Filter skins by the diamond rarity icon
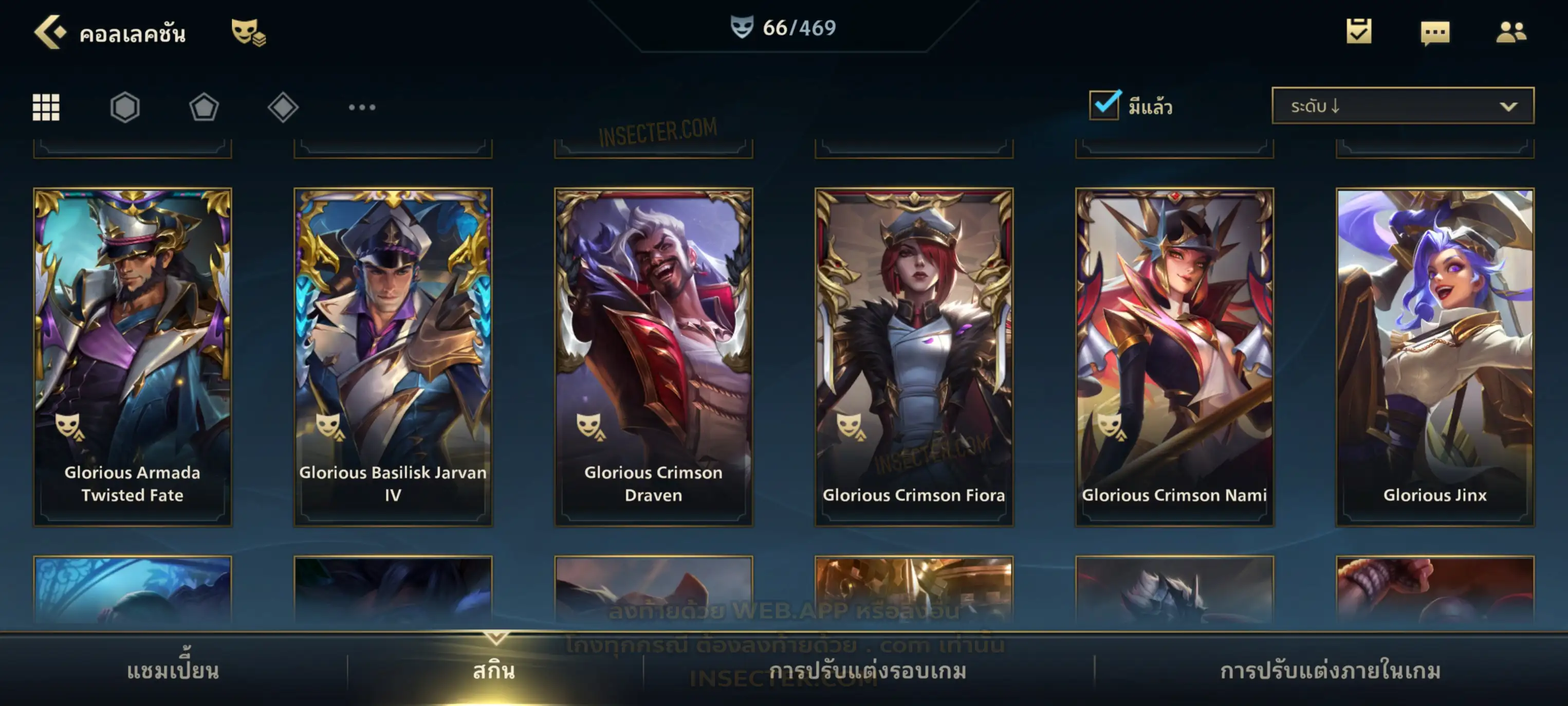This screenshot has width=1568, height=706. point(283,107)
